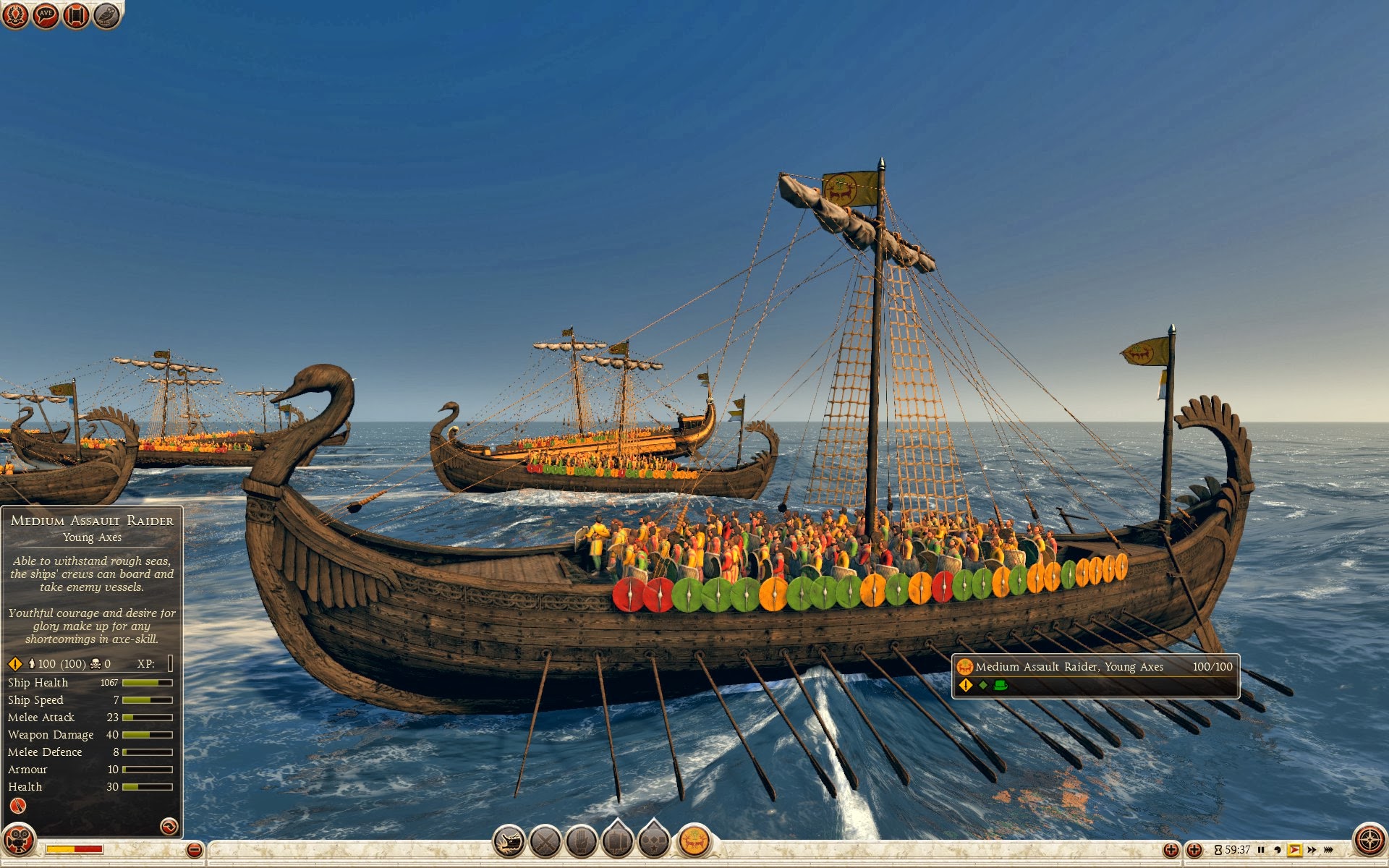Open the owl advisor button
Viewport: 1389px width, 868px height.
tap(106, 15)
